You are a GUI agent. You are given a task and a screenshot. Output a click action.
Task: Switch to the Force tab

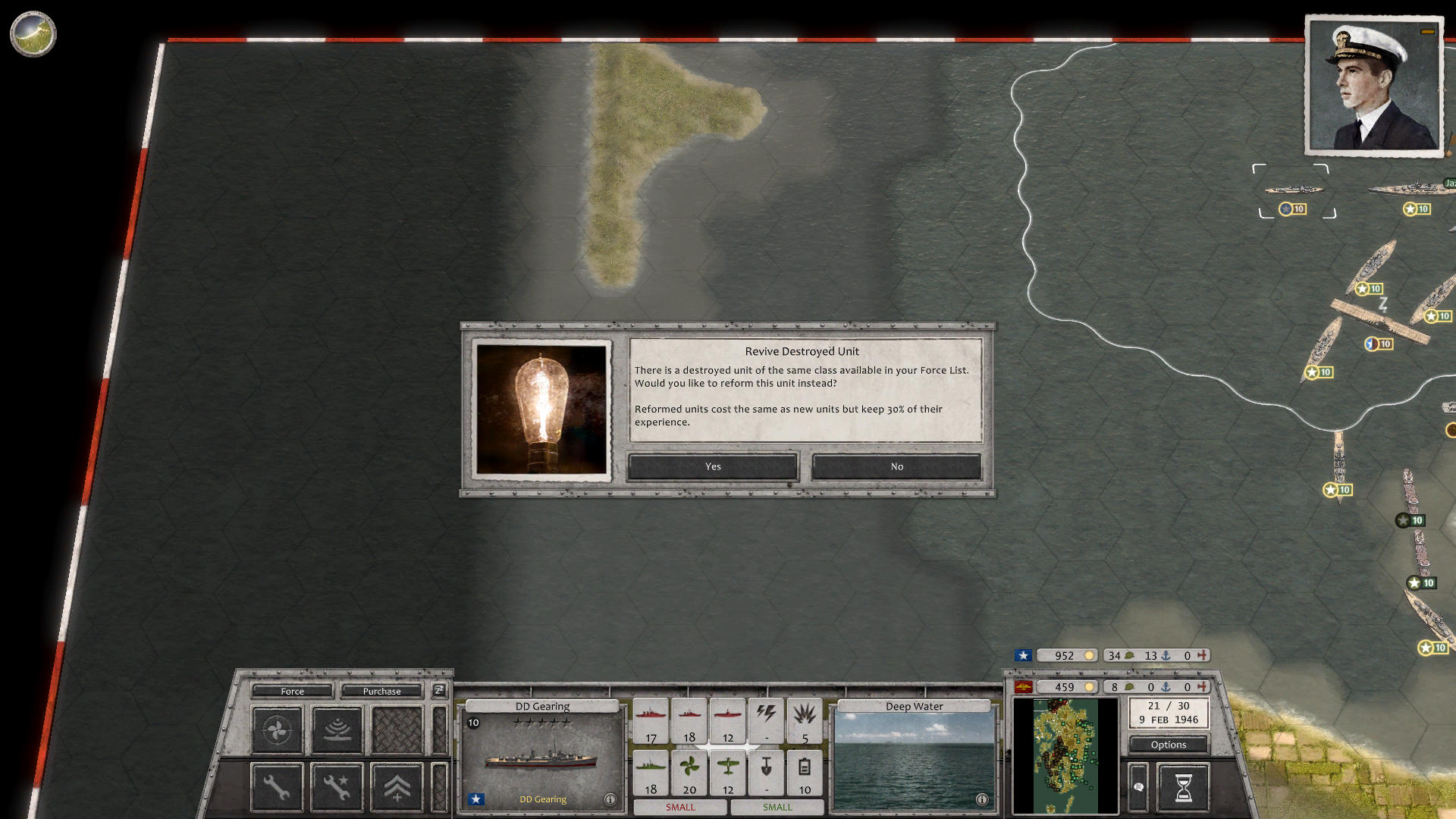click(x=291, y=691)
